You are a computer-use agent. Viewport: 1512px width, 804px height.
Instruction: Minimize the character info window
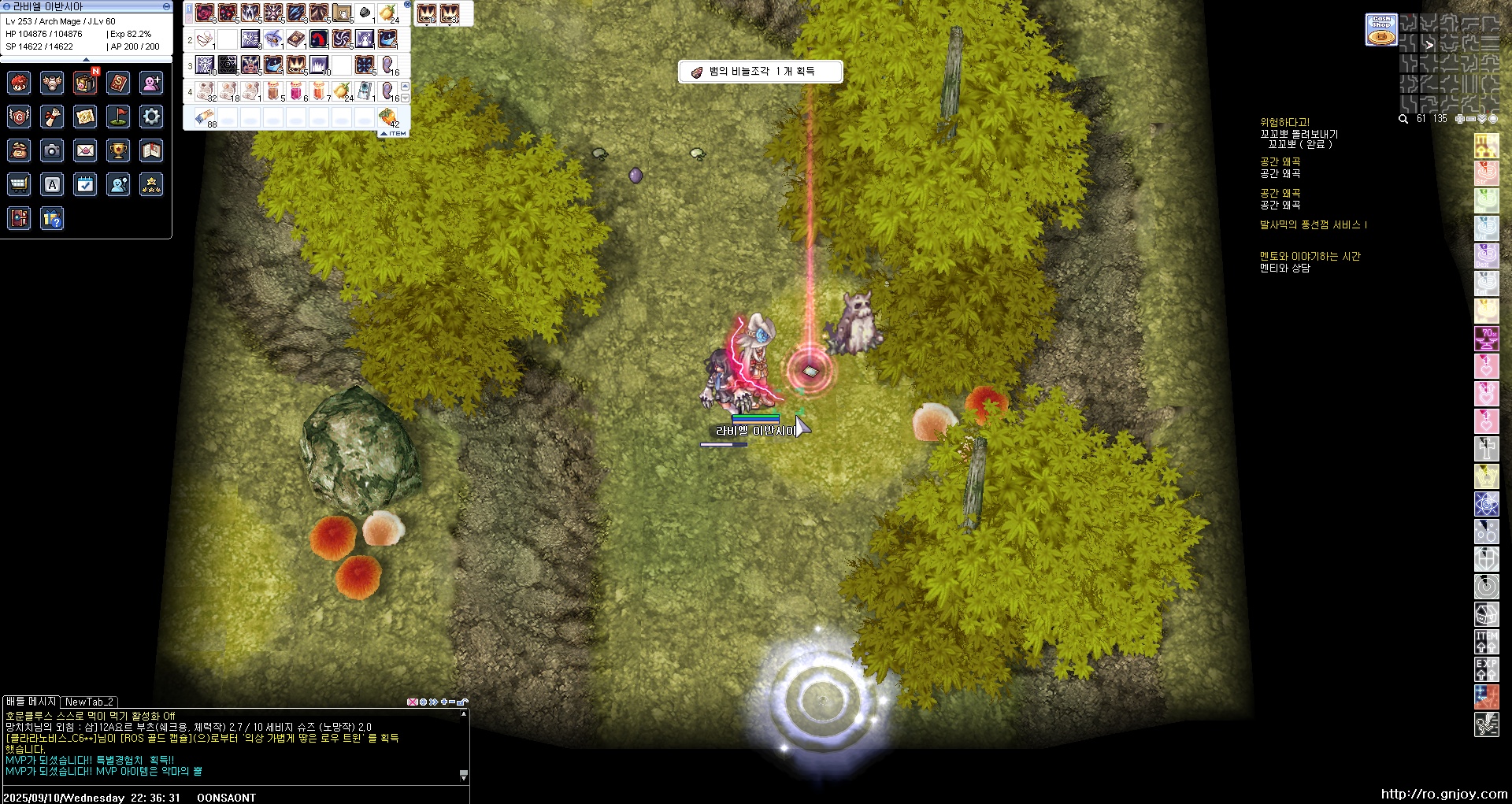click(166, 6)
